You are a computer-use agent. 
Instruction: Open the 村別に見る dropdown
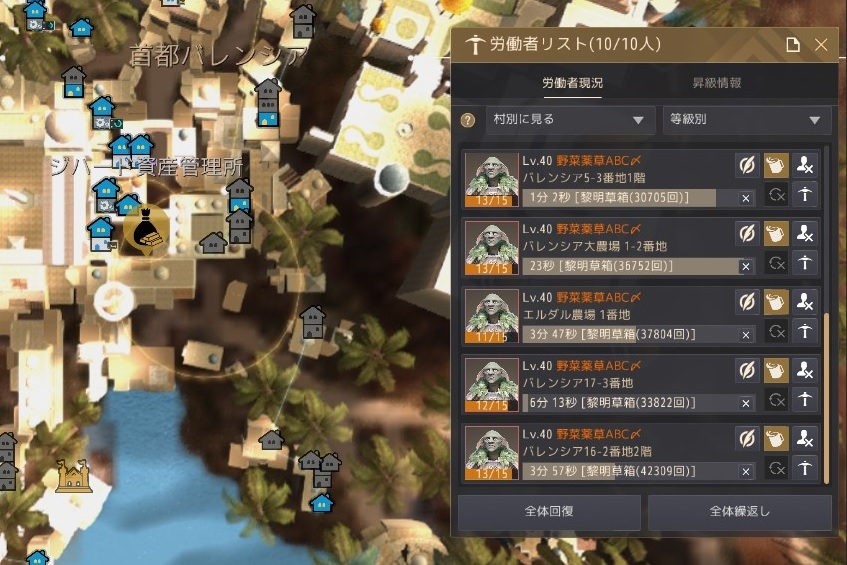point(570,120)
